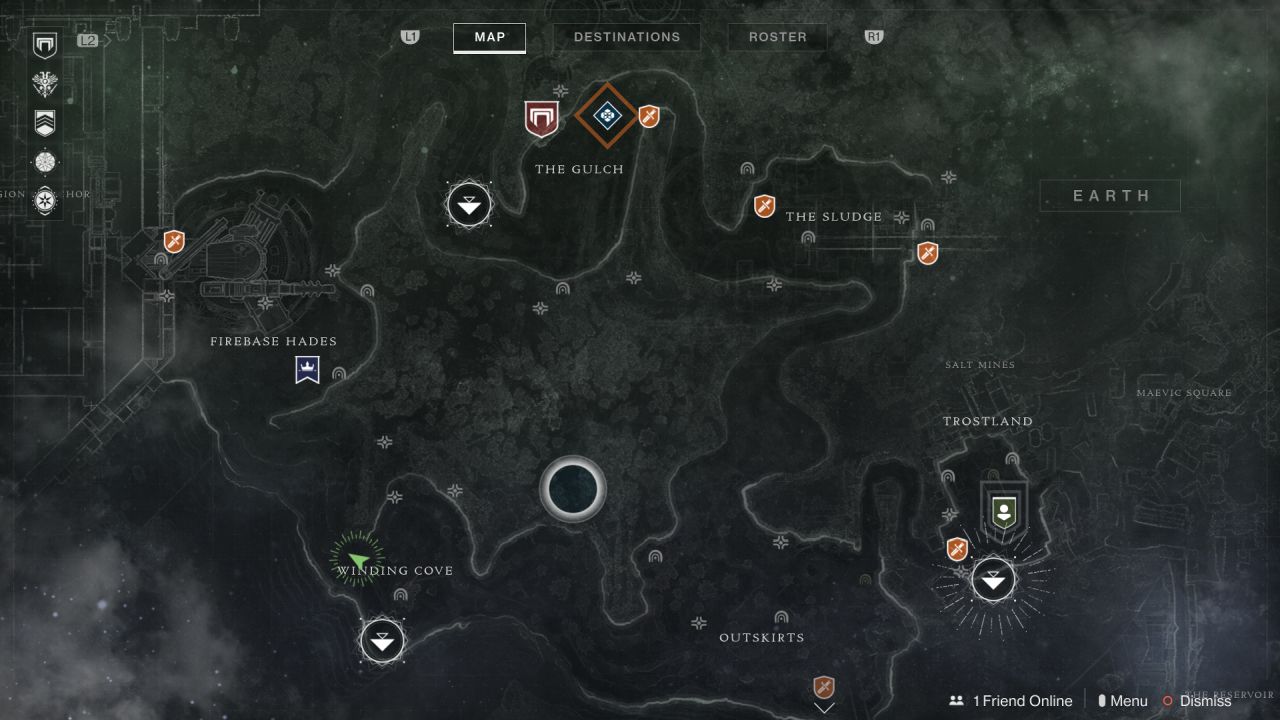This screenshot has height=720, width=1280.
Task: Select the flashpoint flag at Firebase Hades
Action: point(307,369)
